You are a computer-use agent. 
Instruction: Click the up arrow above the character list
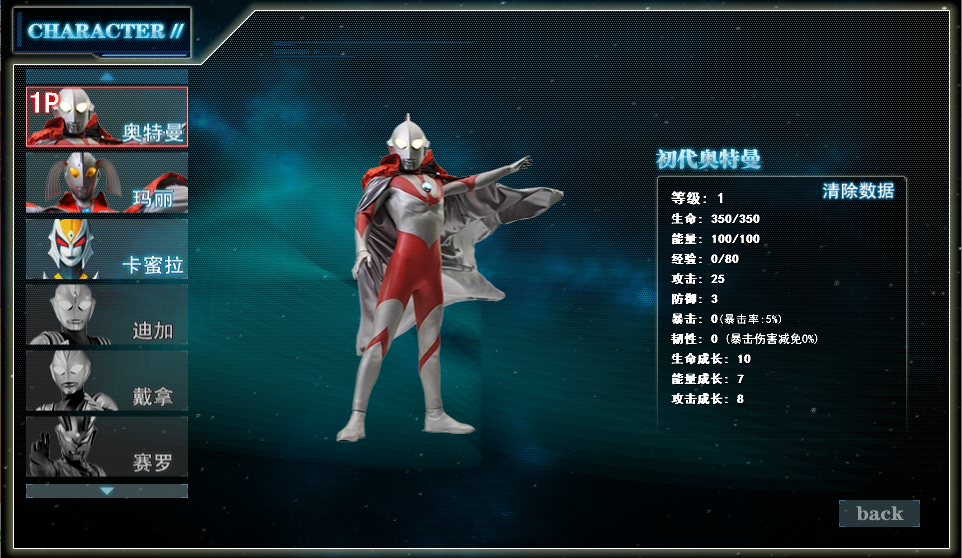click(107, 76)
